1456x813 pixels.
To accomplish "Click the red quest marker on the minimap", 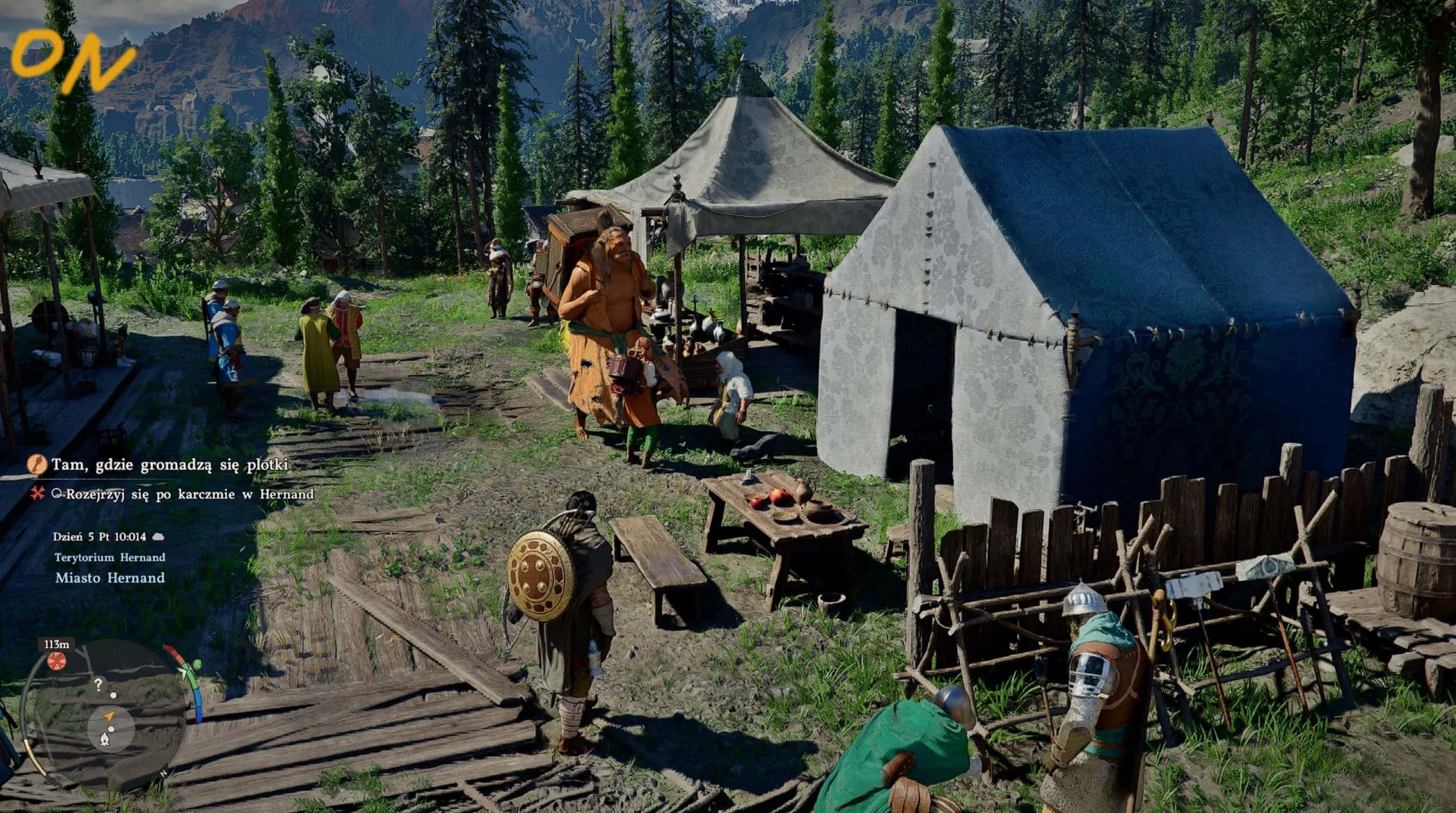I will coord(57,660).
